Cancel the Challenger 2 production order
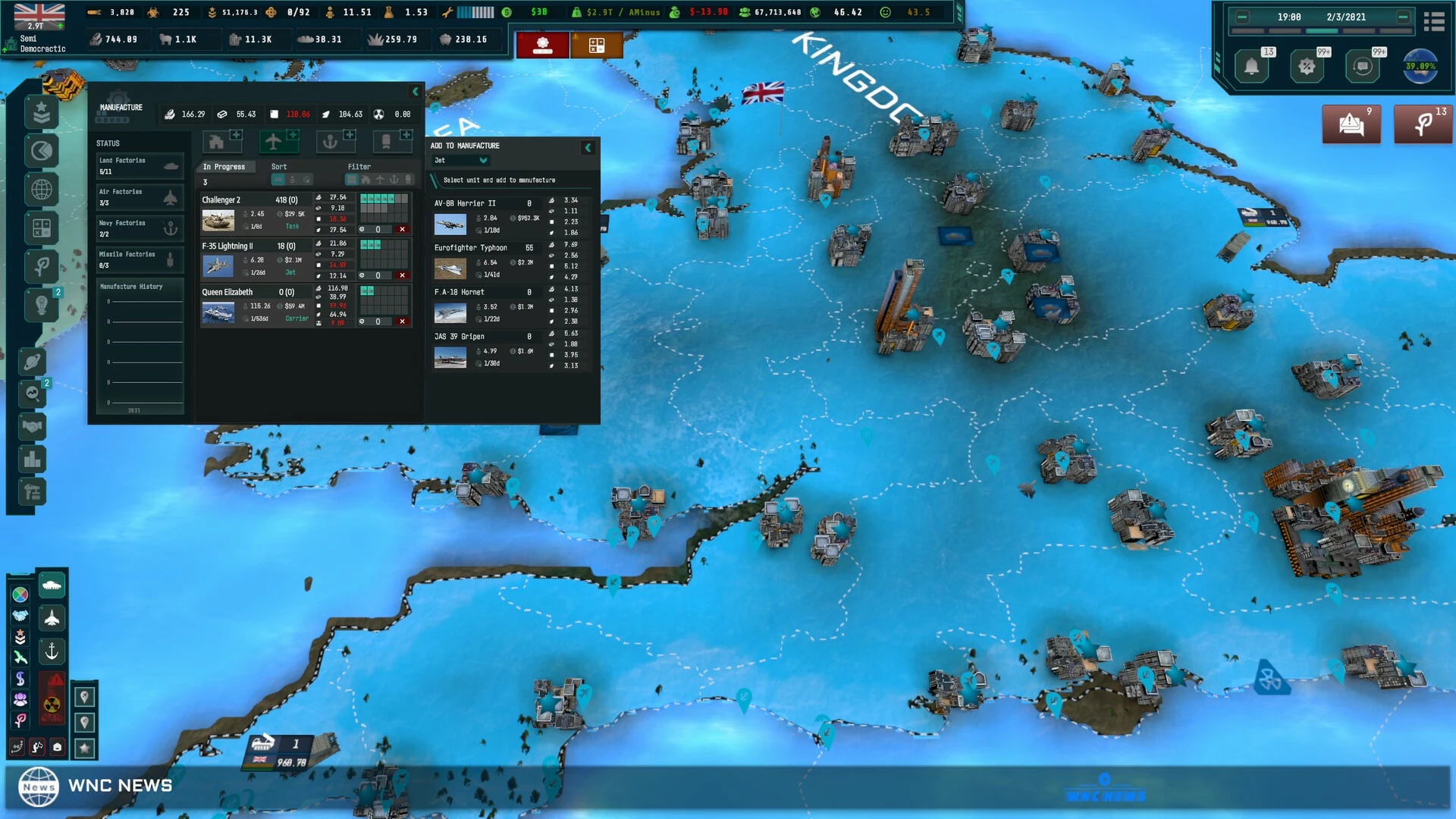The width and height of the screenshot is (1456, 819). tap(402, 230)
